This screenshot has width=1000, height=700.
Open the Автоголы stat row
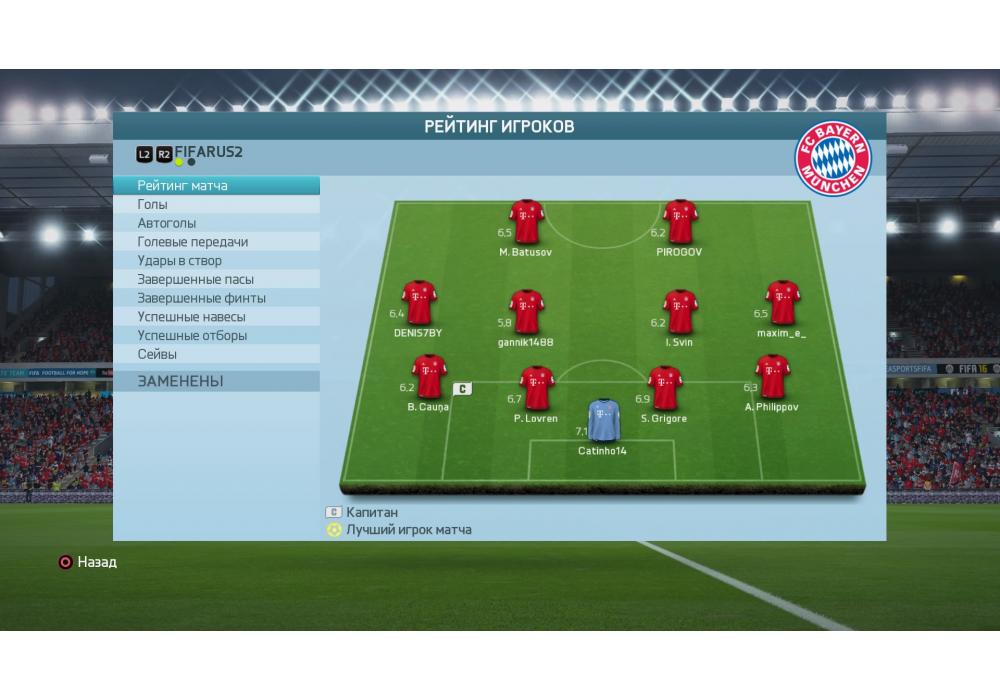(x=216, y=224)
